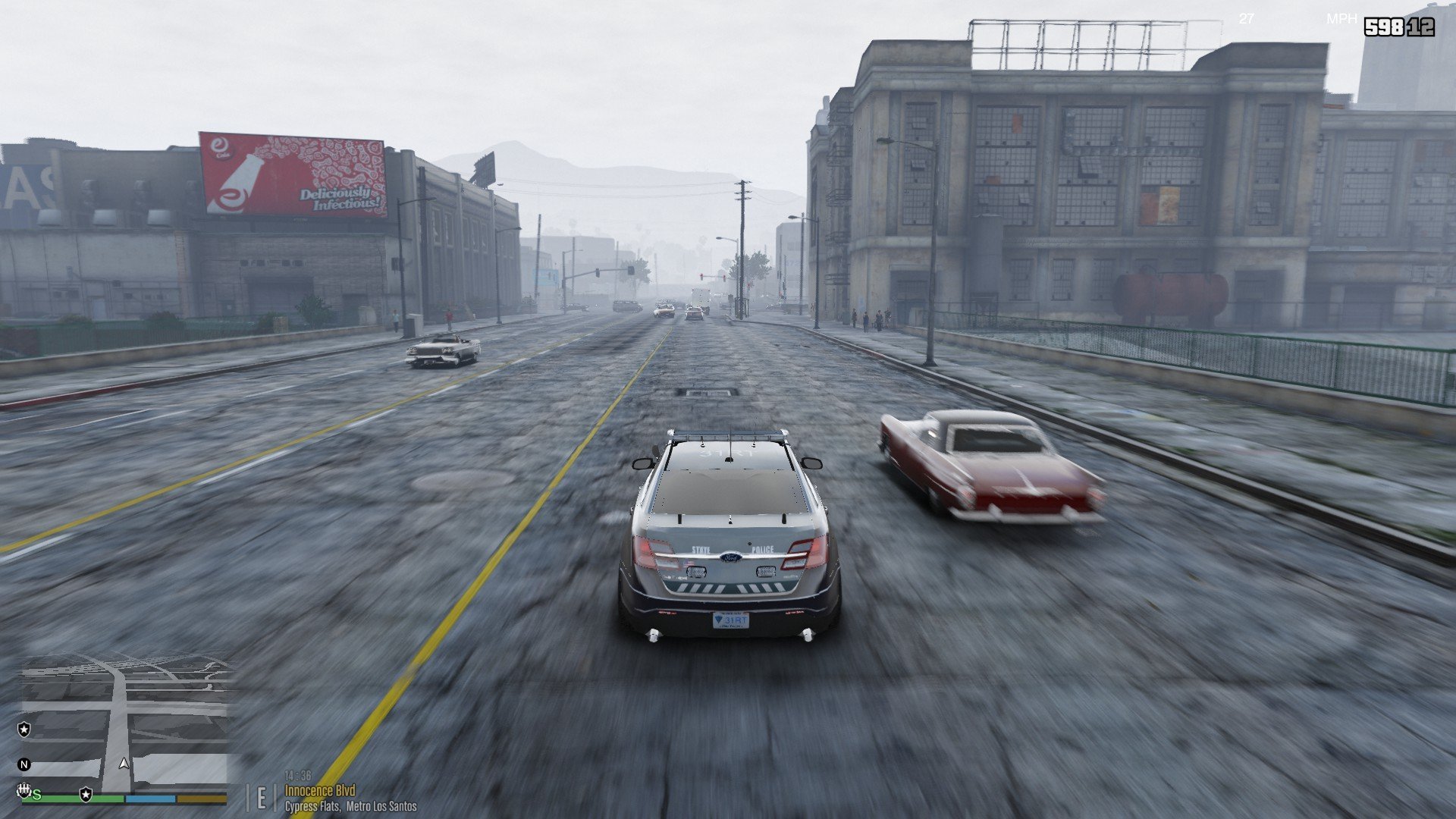
Task: Select the police badge blip above the N marker
Action: coord(24,730)
